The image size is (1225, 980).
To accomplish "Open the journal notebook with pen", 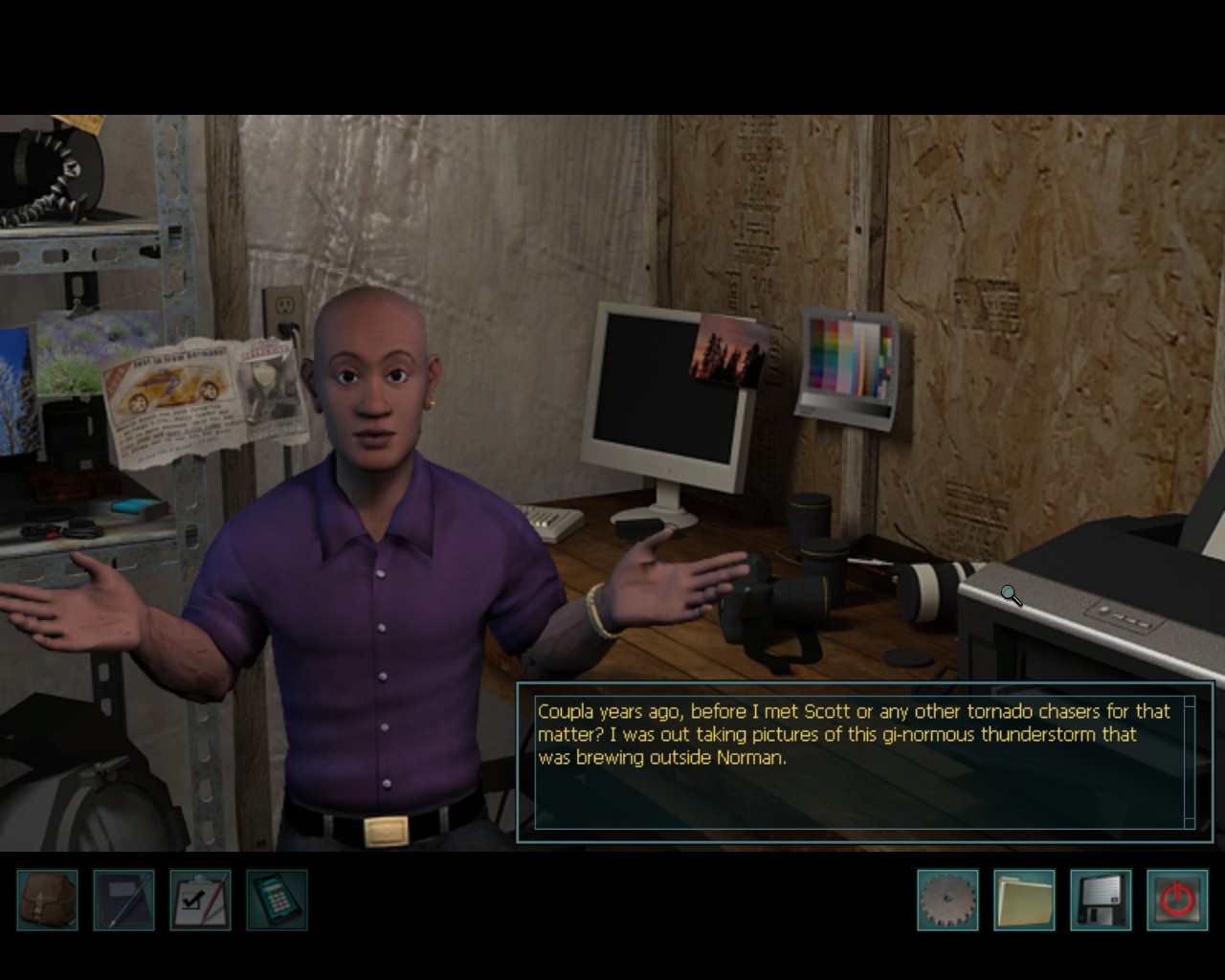I will click(123, 900).
